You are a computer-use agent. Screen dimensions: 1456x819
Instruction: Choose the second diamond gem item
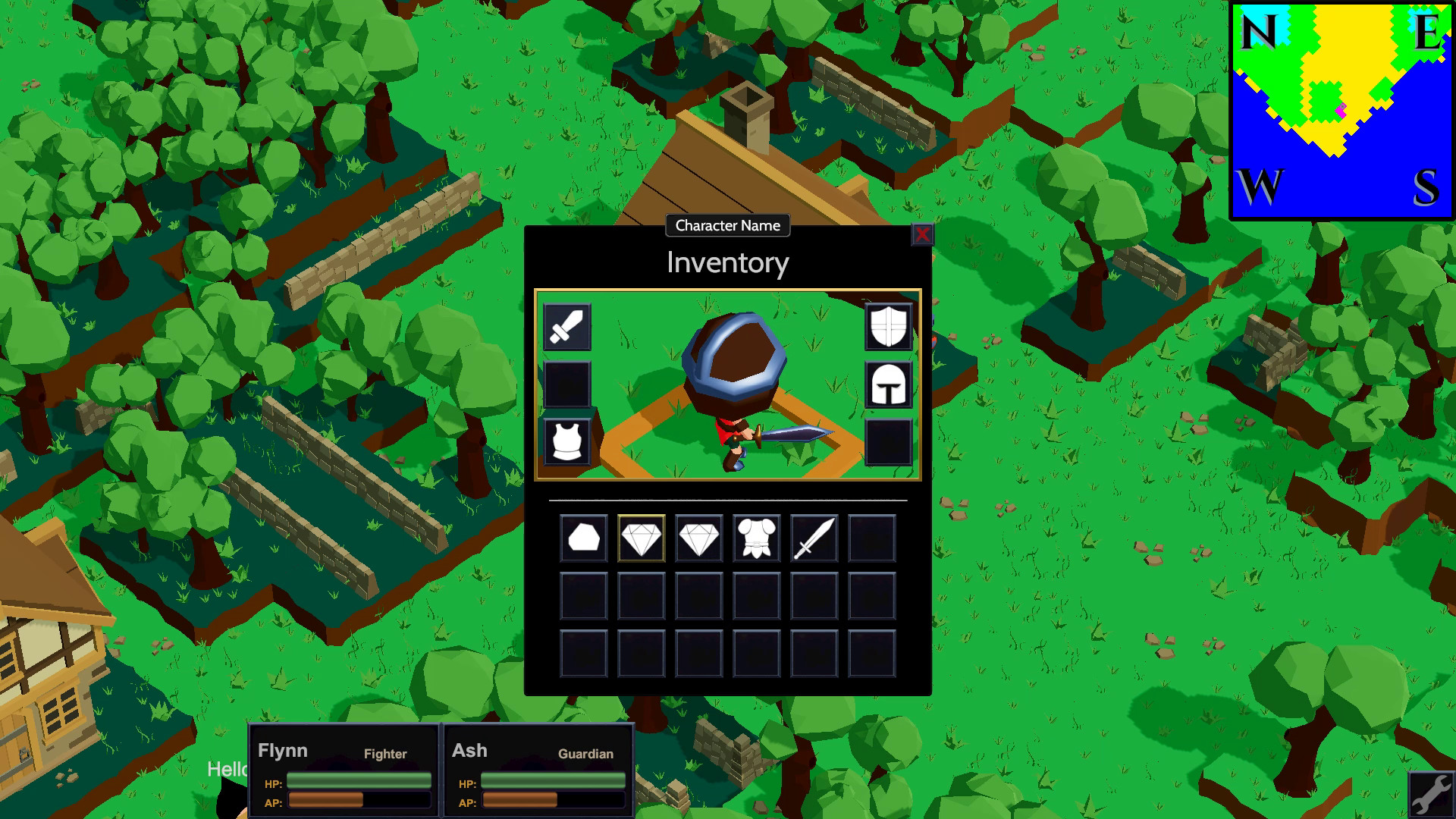pos(698,538)
